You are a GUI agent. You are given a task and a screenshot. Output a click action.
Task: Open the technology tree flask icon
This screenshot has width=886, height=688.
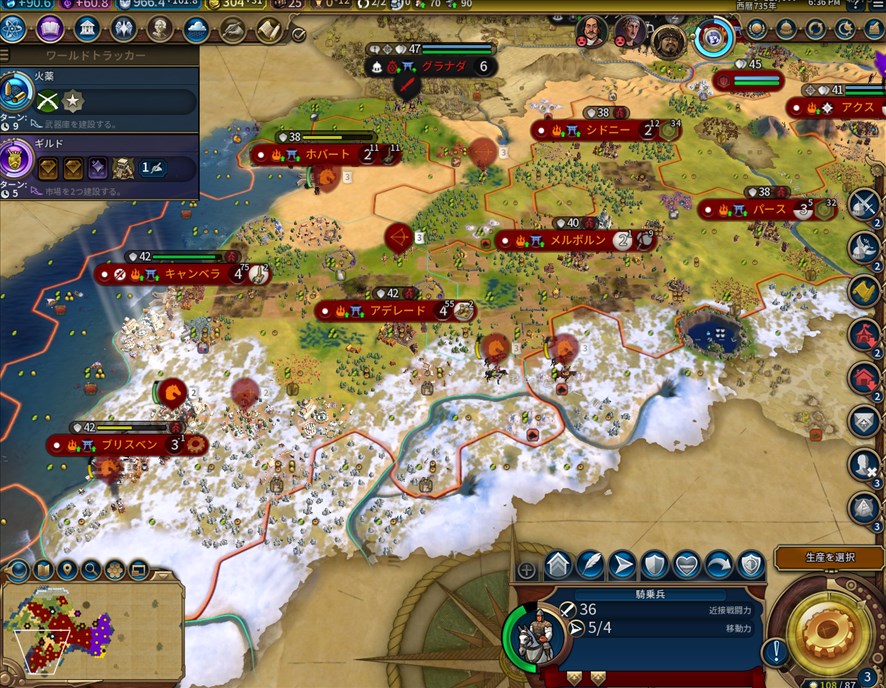pos(16,28)
